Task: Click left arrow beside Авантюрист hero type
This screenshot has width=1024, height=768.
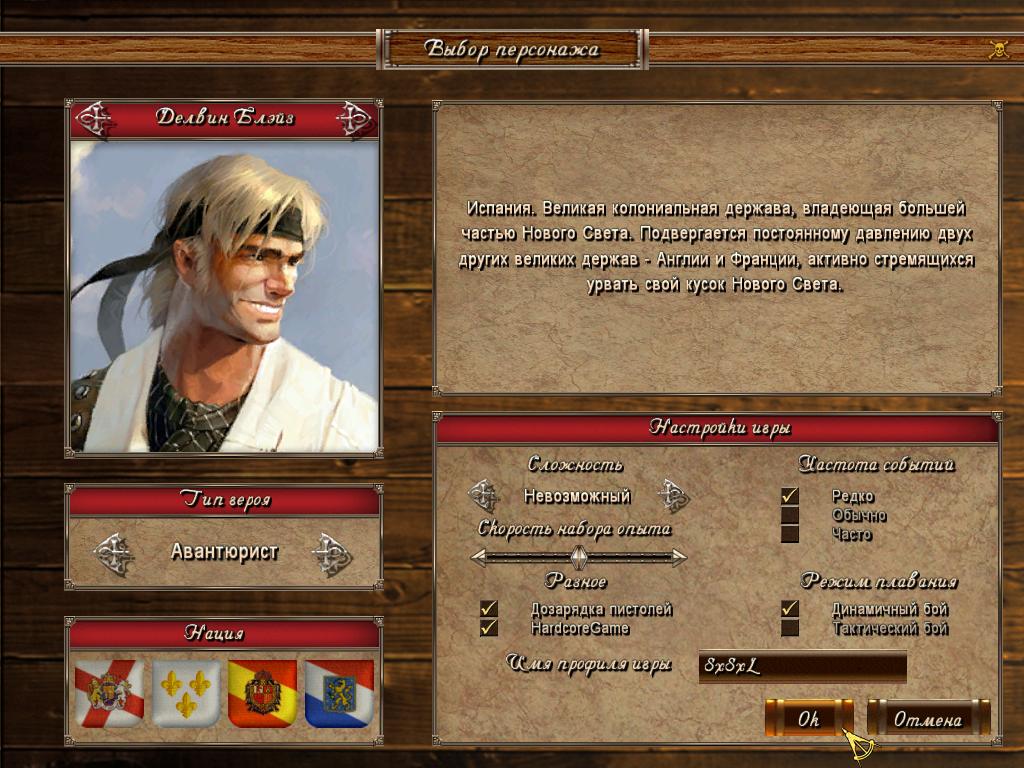Action: 114,553
